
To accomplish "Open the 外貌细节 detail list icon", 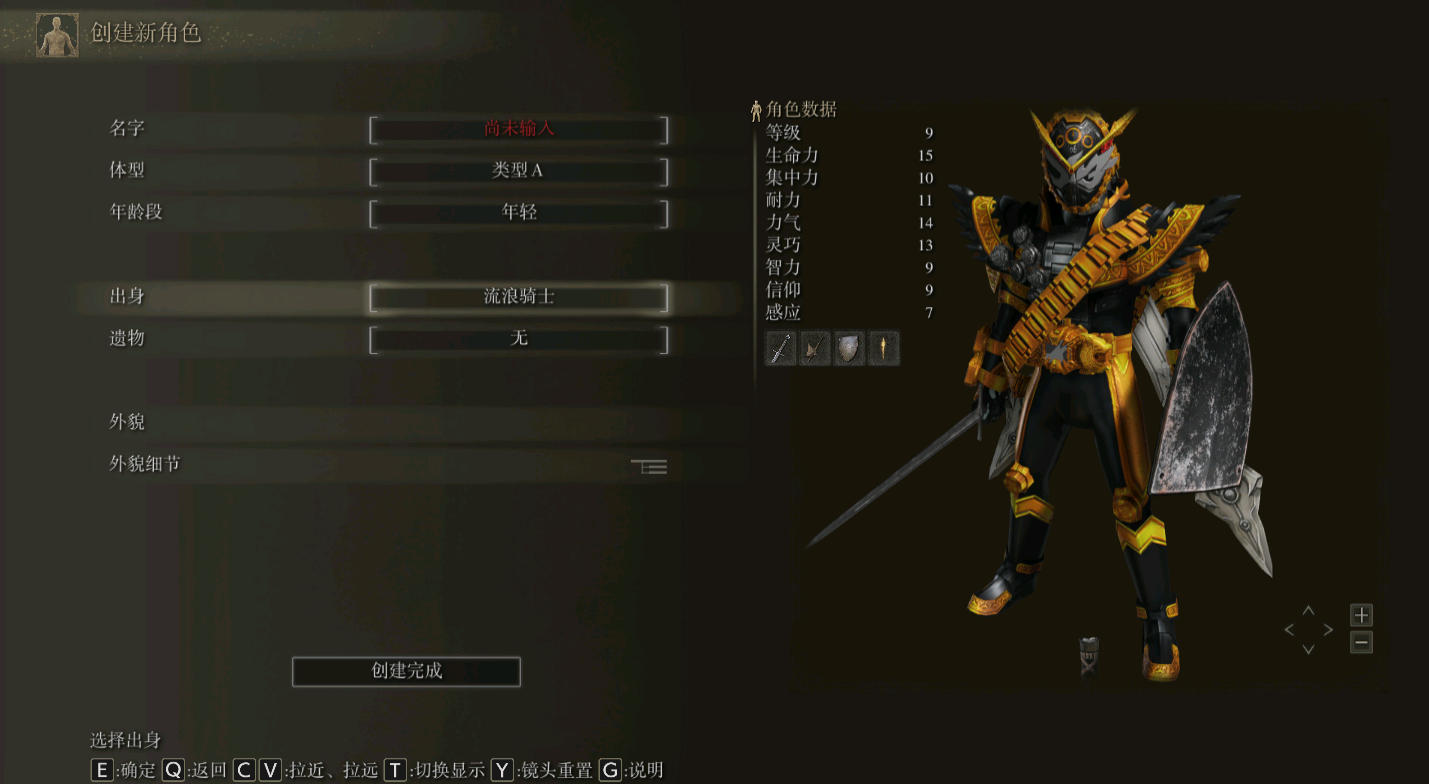I will [648, 466].
